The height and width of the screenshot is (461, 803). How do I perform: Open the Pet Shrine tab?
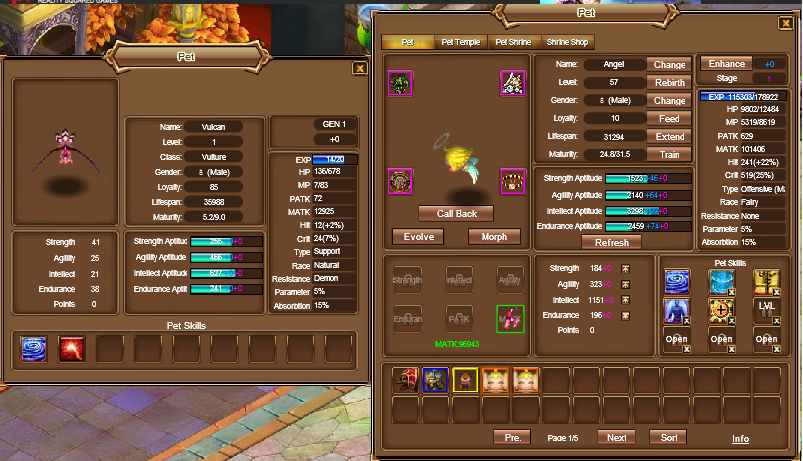(514, 43)
